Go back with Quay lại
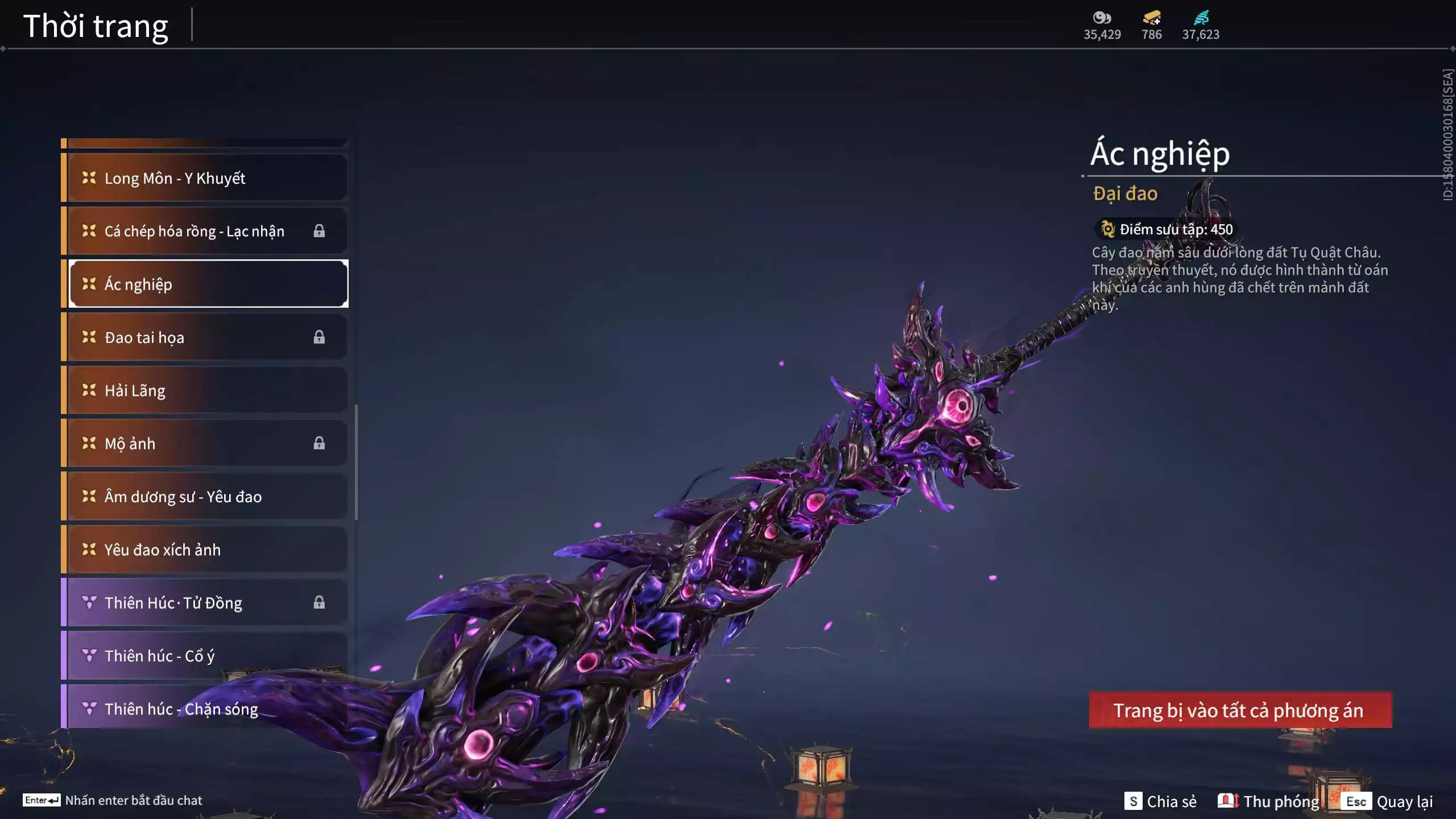 click(1388, 801)
